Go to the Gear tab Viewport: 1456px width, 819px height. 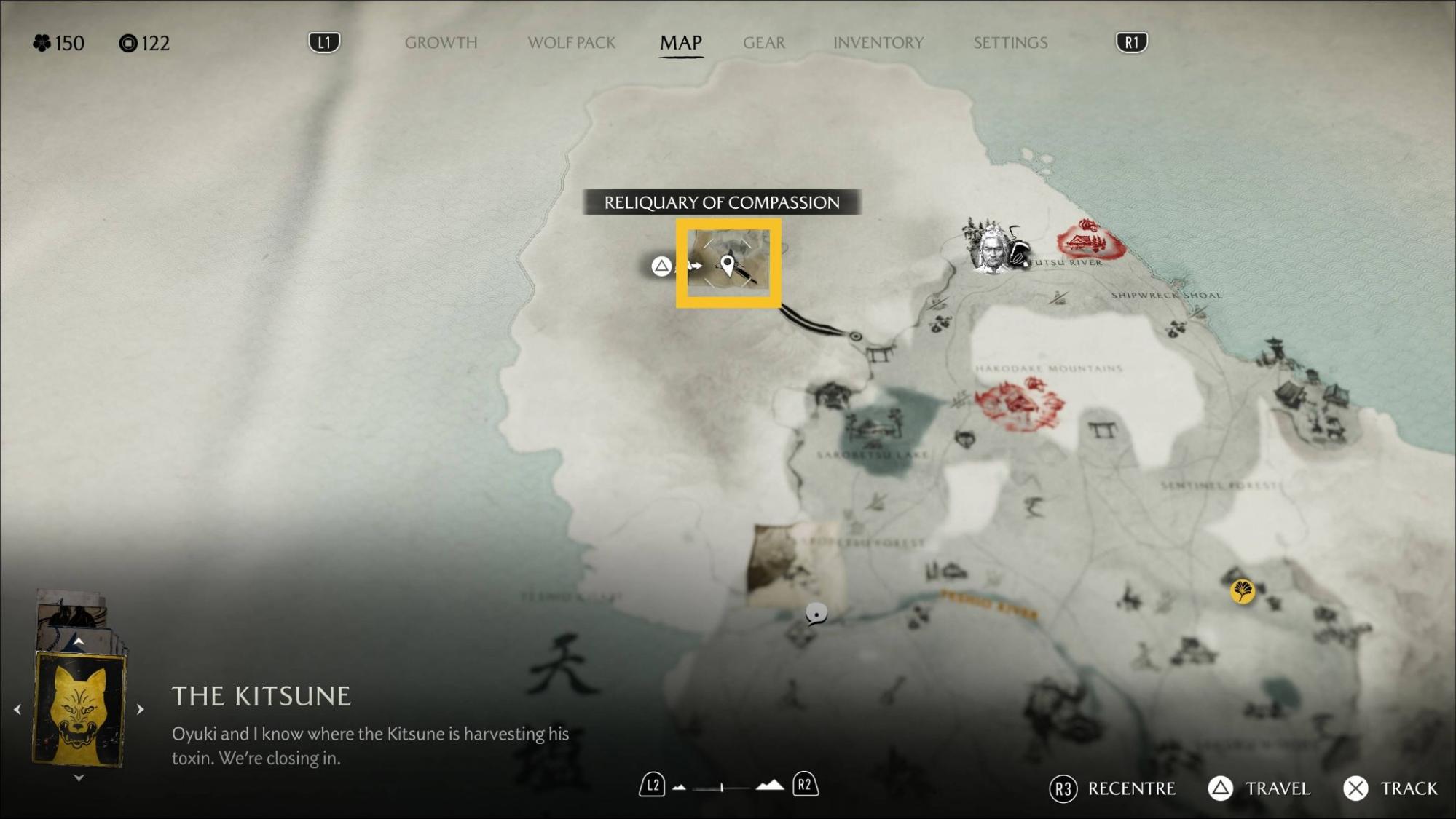[x=763, y=43]
